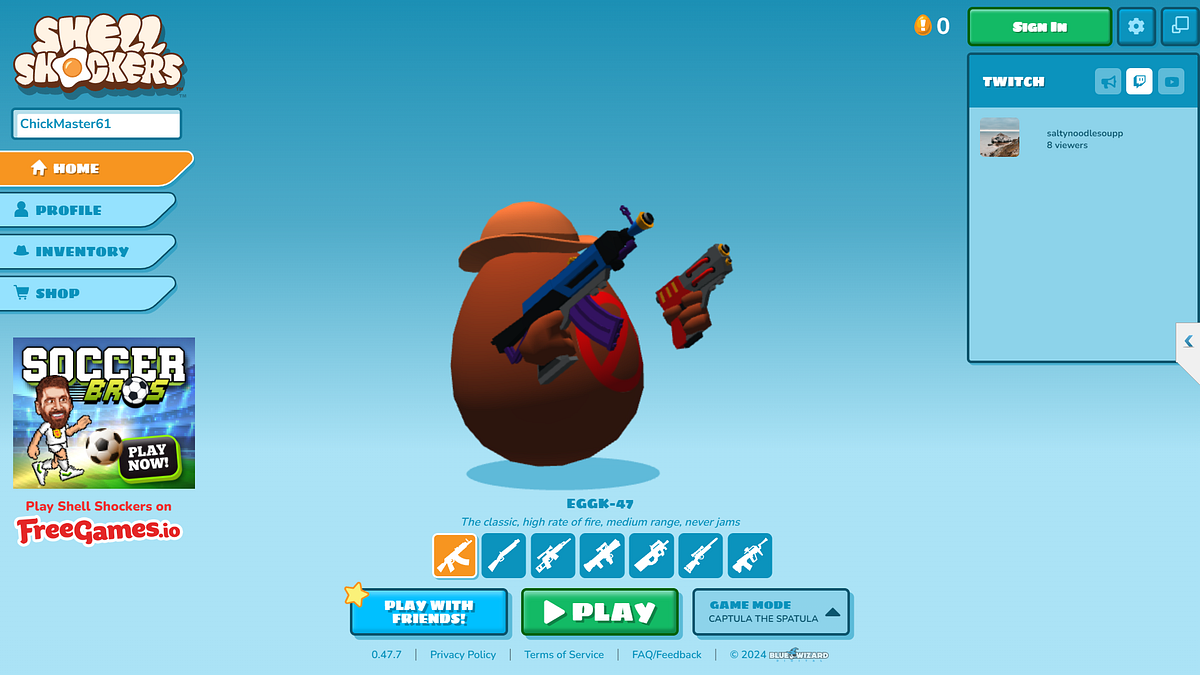
Task: Go to the Profile menu
Action: click(x=87, y=210)
